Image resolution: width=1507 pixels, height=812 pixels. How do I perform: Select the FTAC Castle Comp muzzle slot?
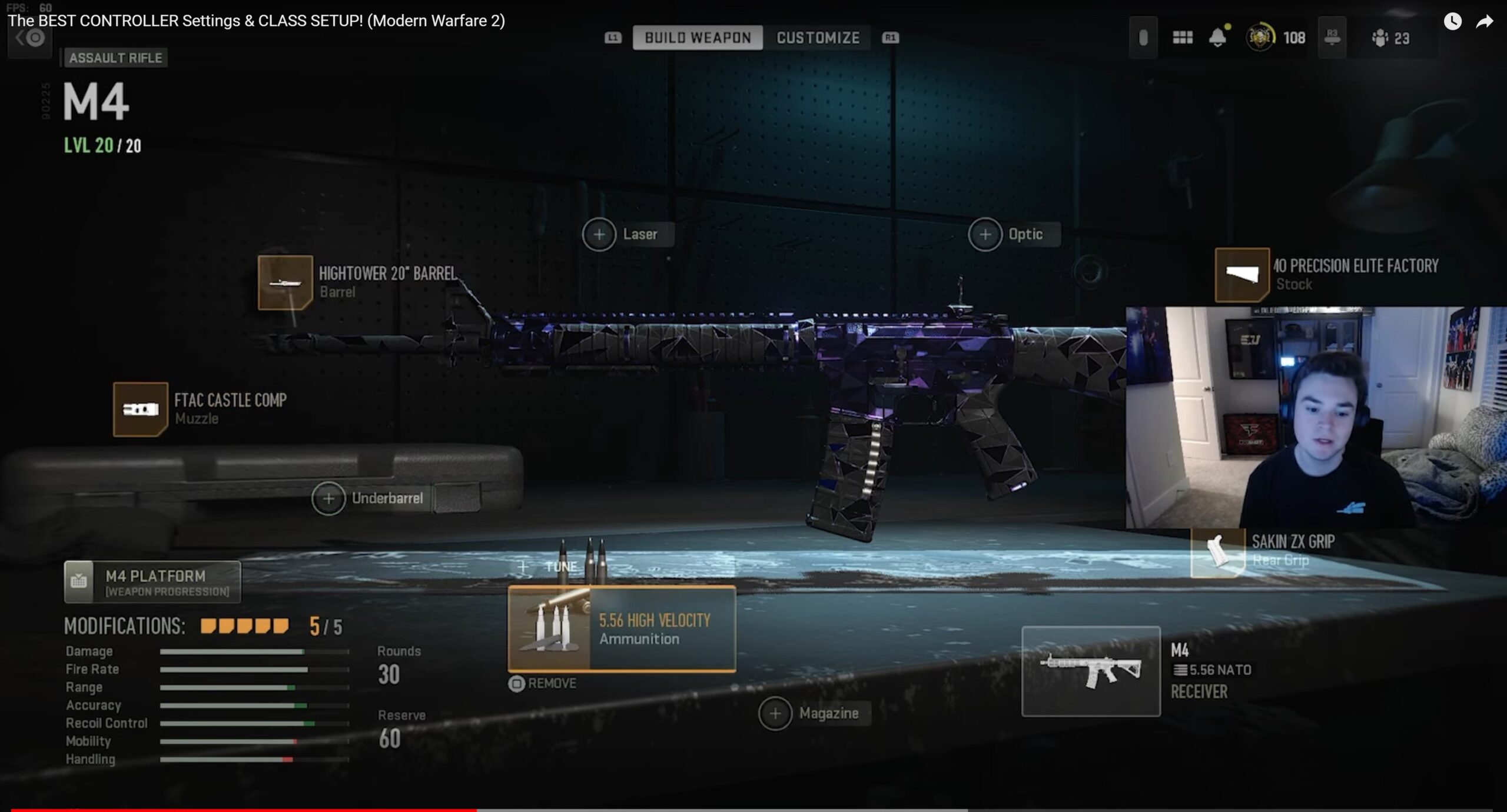141,410
